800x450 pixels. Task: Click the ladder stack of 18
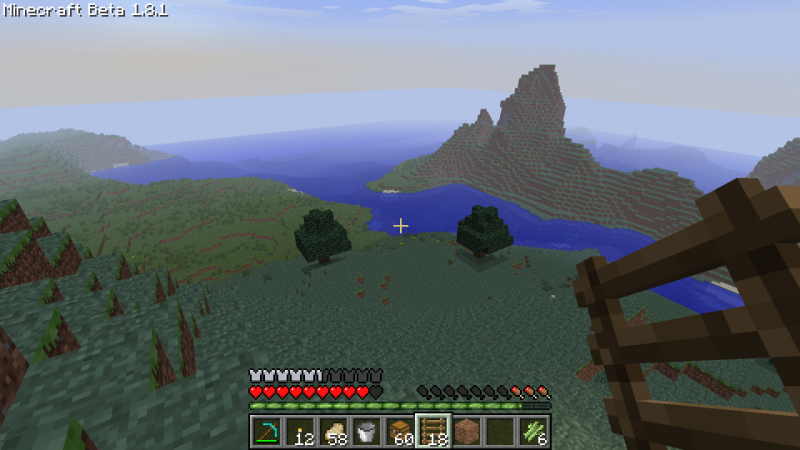click(433, 432)
